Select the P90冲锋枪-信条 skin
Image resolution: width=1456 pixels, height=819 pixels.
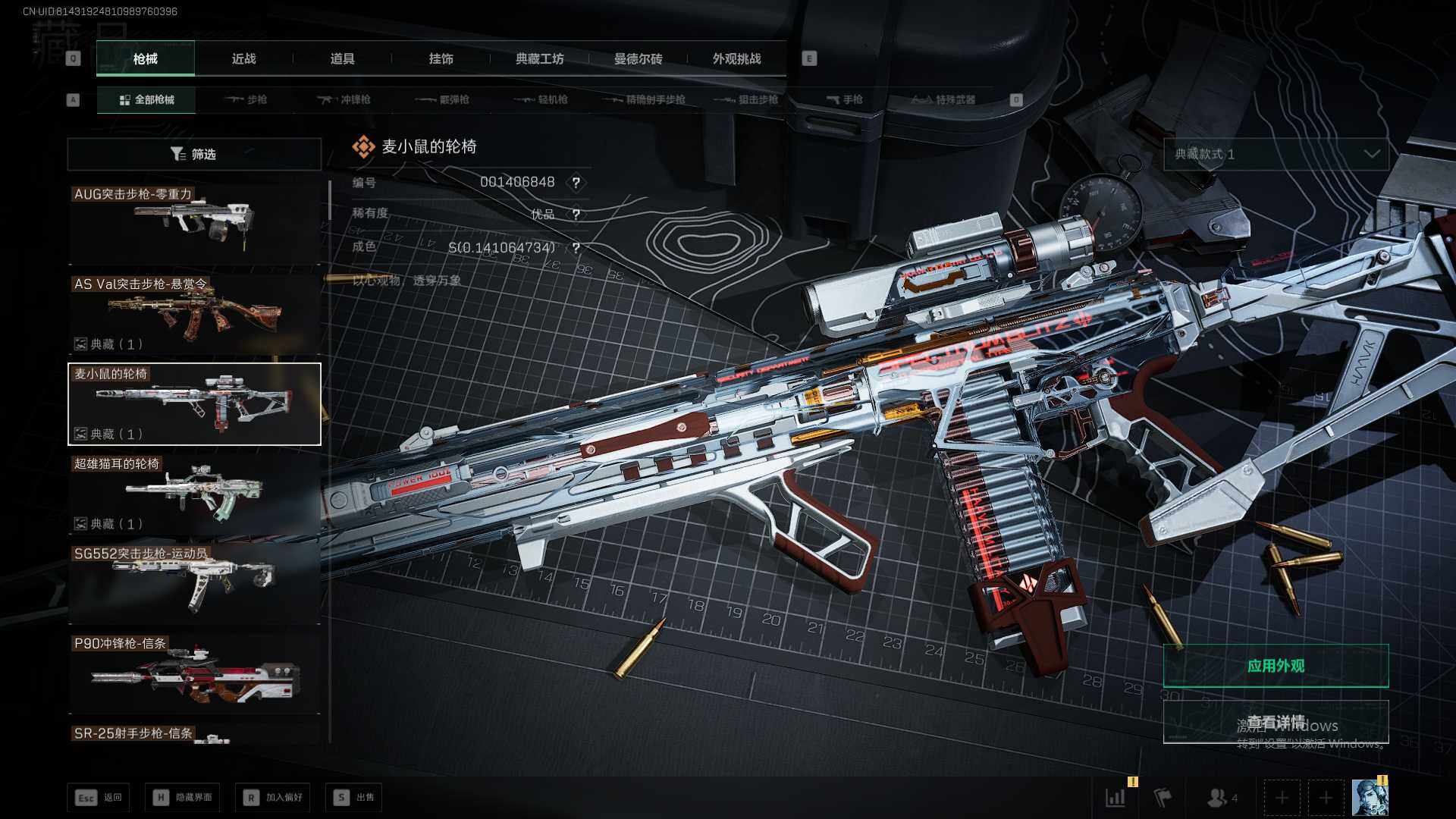point(194,673)
